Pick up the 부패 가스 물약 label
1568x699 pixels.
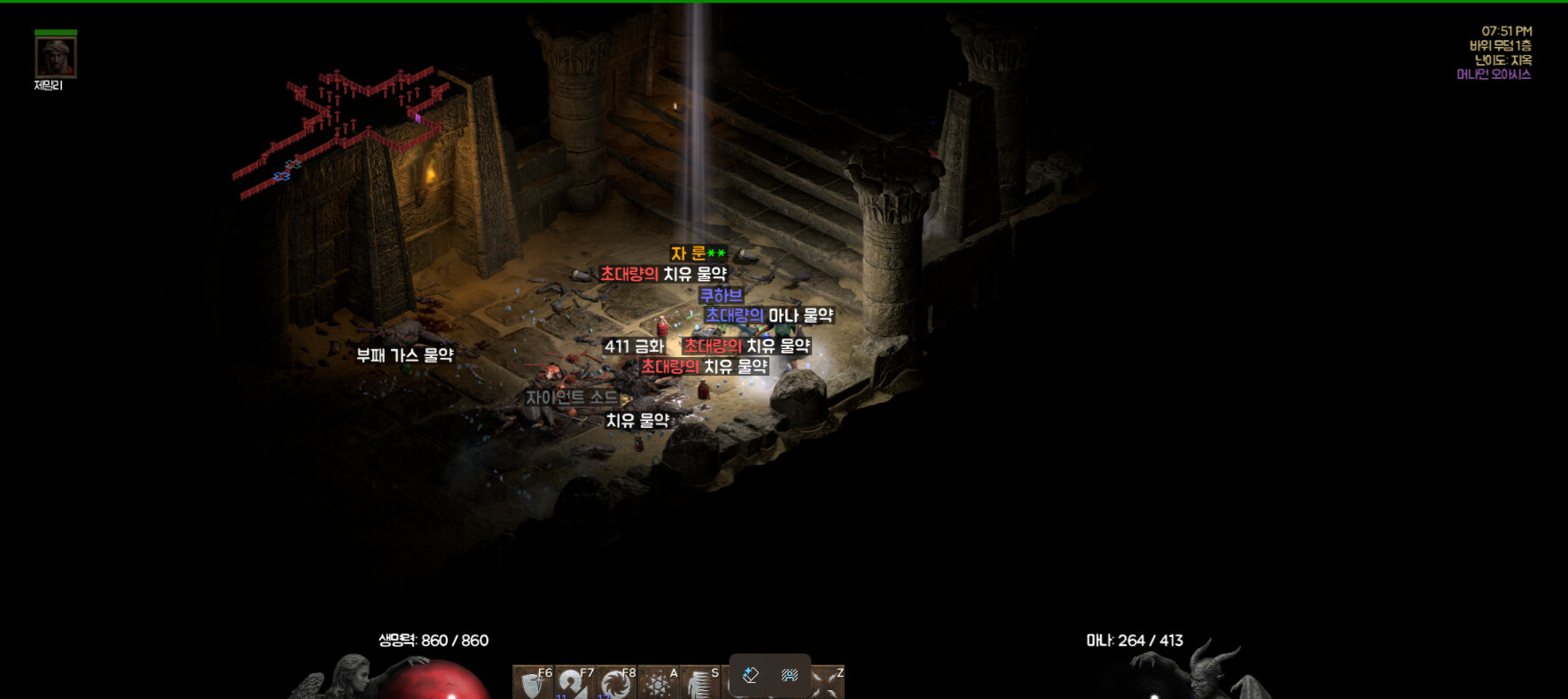pyautogui.click(x=404, y=355)
